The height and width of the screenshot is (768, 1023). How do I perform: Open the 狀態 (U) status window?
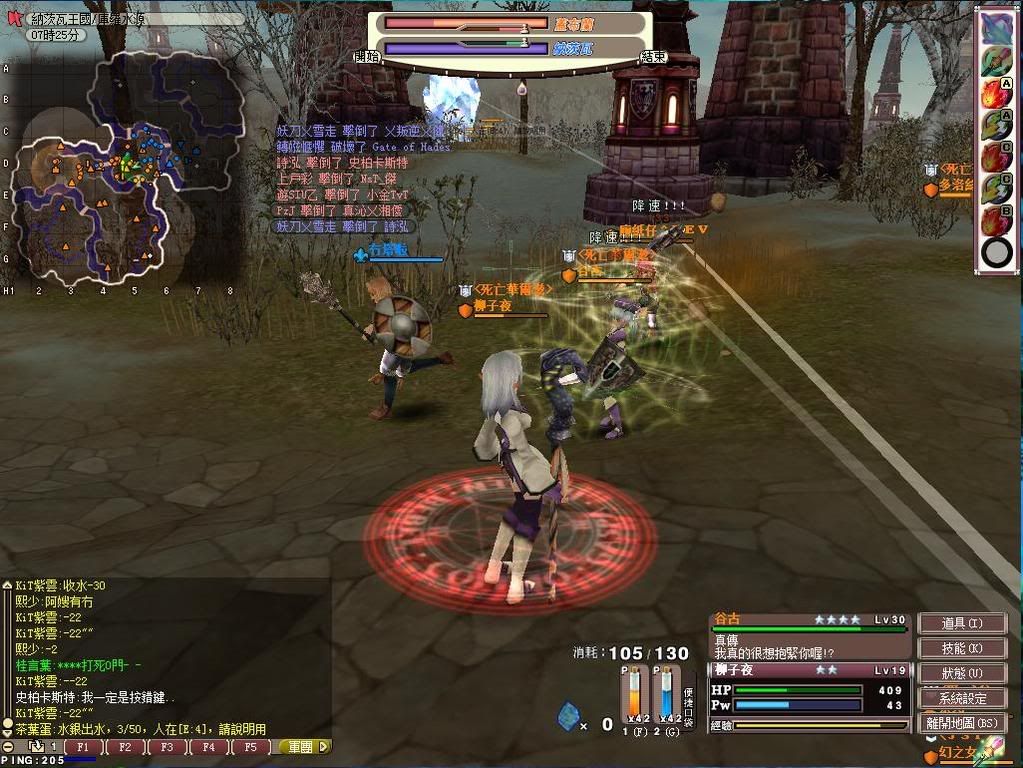click(961, 673)
